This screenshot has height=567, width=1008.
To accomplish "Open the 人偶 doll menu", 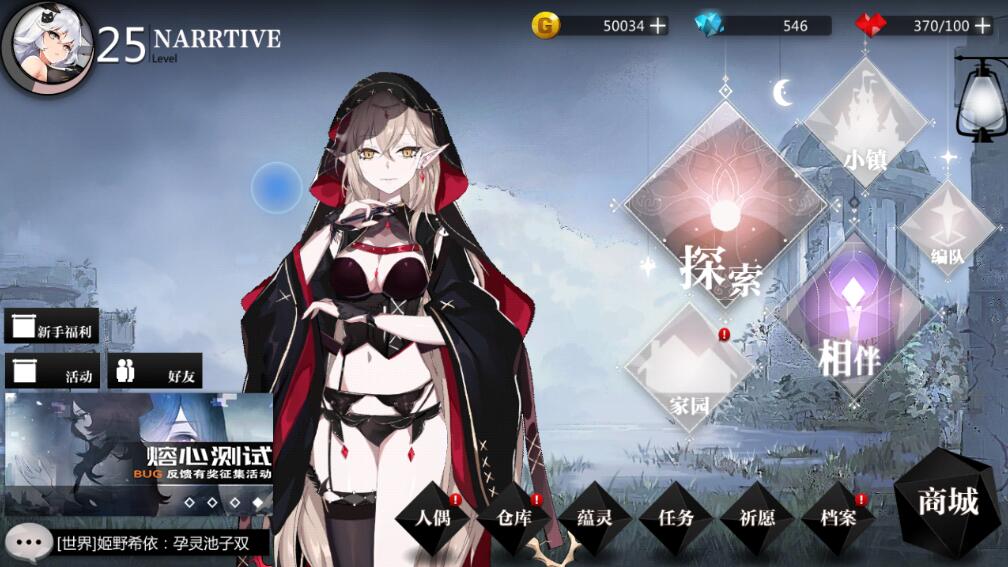I will pos(432,518).
